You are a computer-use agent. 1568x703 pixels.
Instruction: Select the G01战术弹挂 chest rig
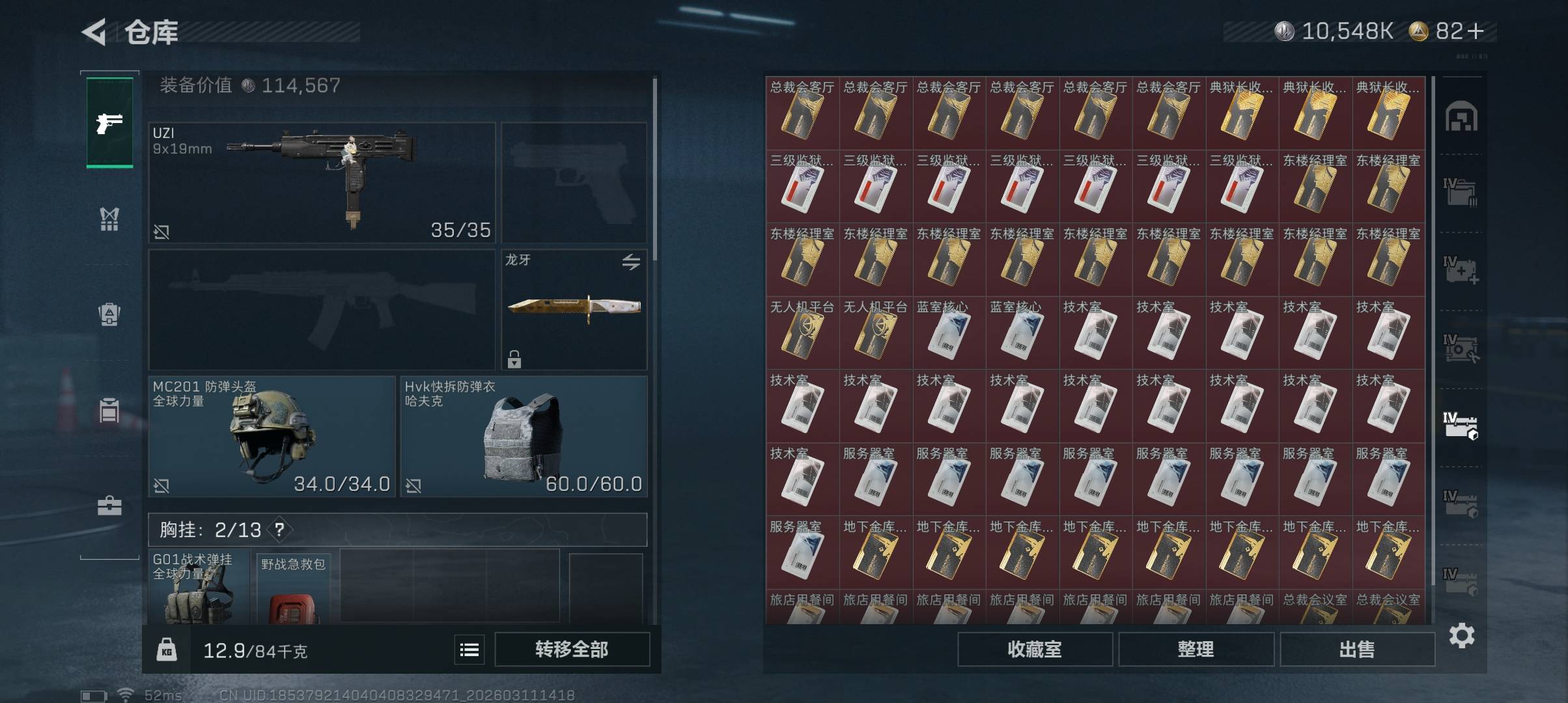pyautogui.click(x=199, y=588)
